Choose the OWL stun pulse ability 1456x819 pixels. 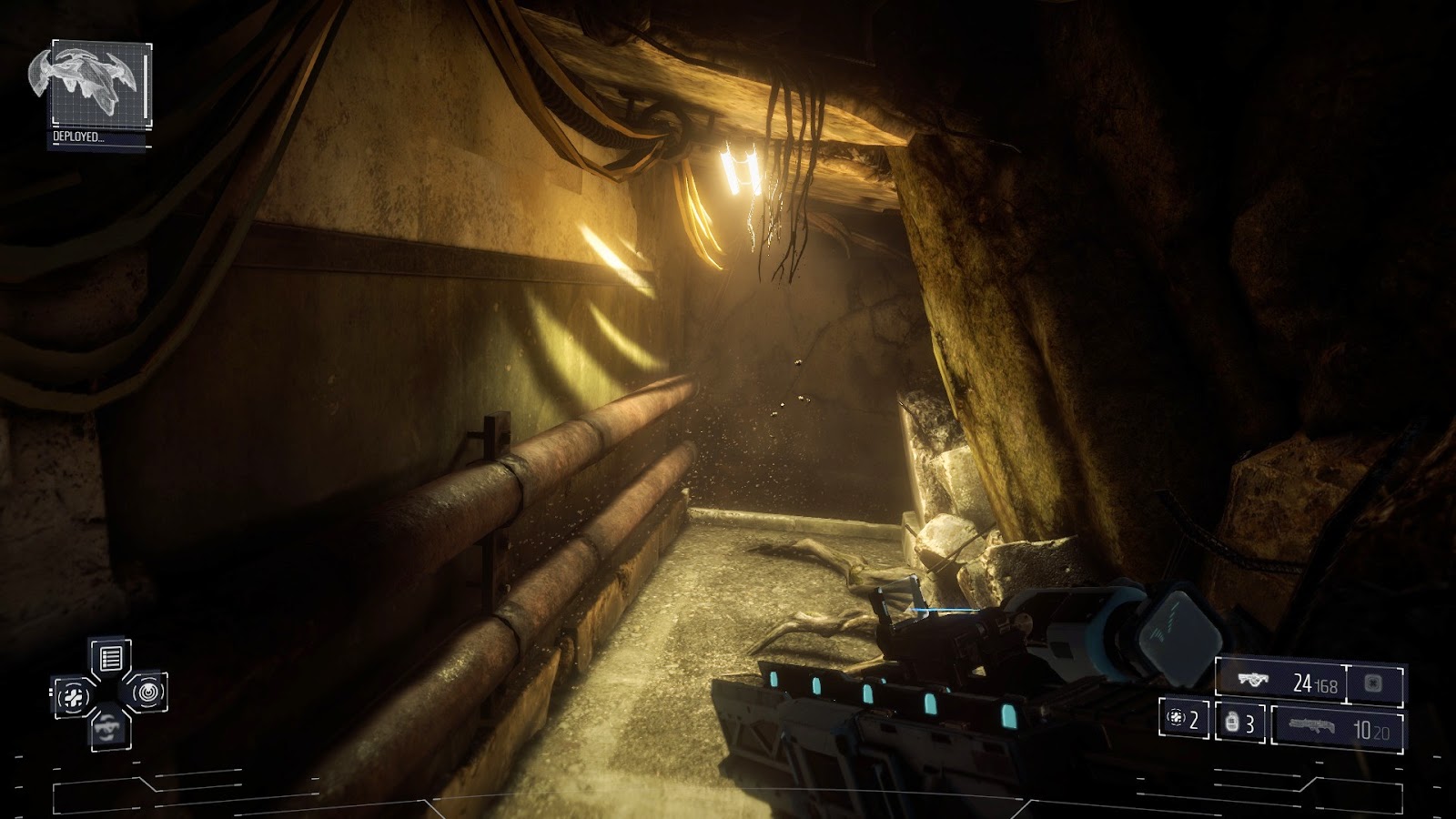click(x=148, y=693)
